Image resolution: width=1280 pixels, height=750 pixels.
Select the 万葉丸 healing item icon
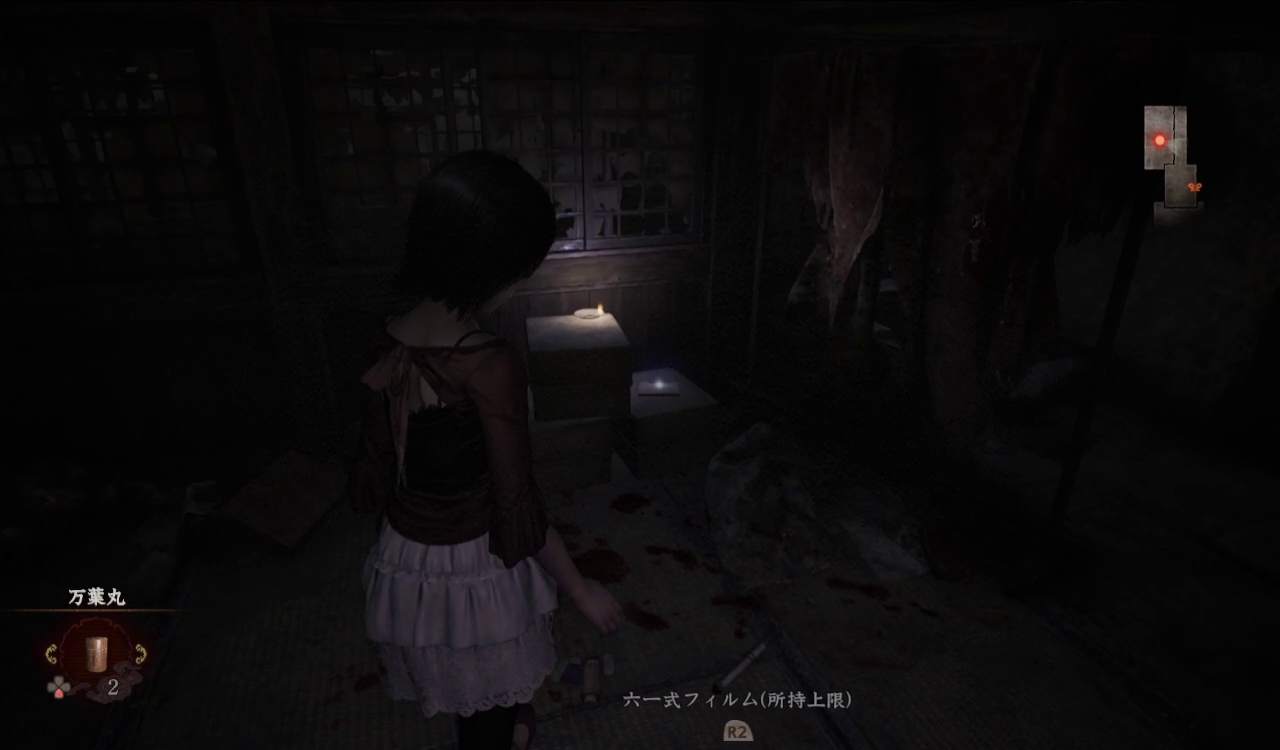pyautogui.click(x=97, y=653)
